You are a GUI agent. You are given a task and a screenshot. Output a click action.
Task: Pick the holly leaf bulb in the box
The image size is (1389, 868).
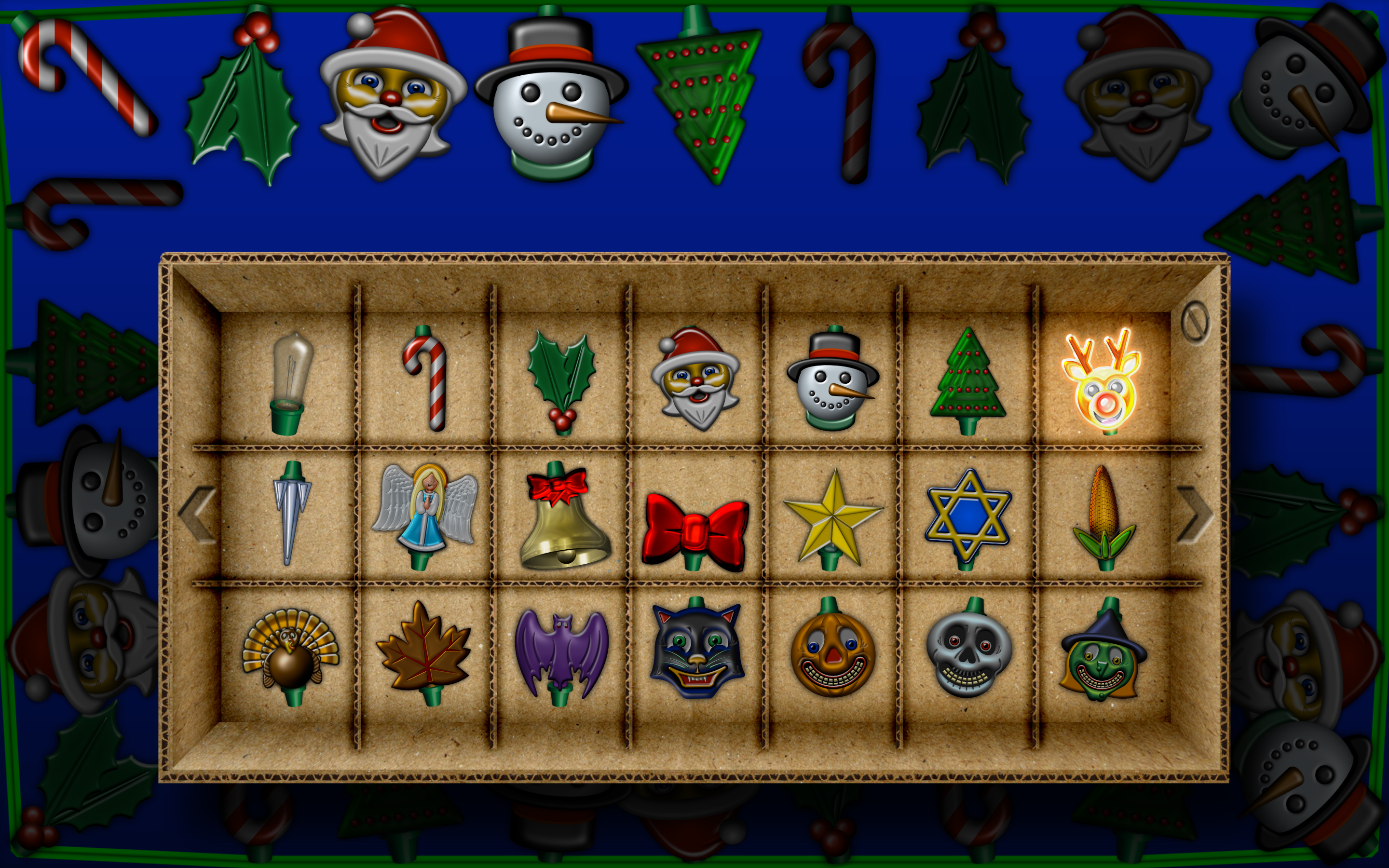pyautogui.click(x=562, y=380)
